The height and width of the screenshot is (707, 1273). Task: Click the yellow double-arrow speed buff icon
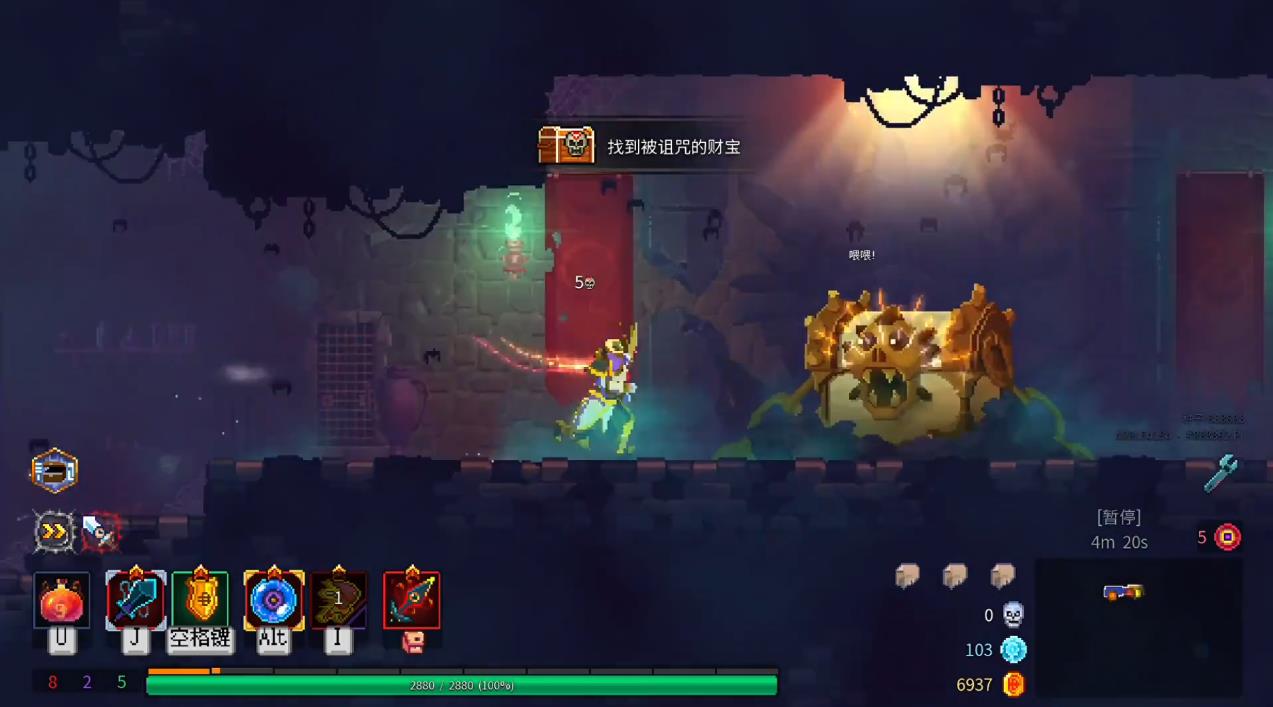point(54,532)
